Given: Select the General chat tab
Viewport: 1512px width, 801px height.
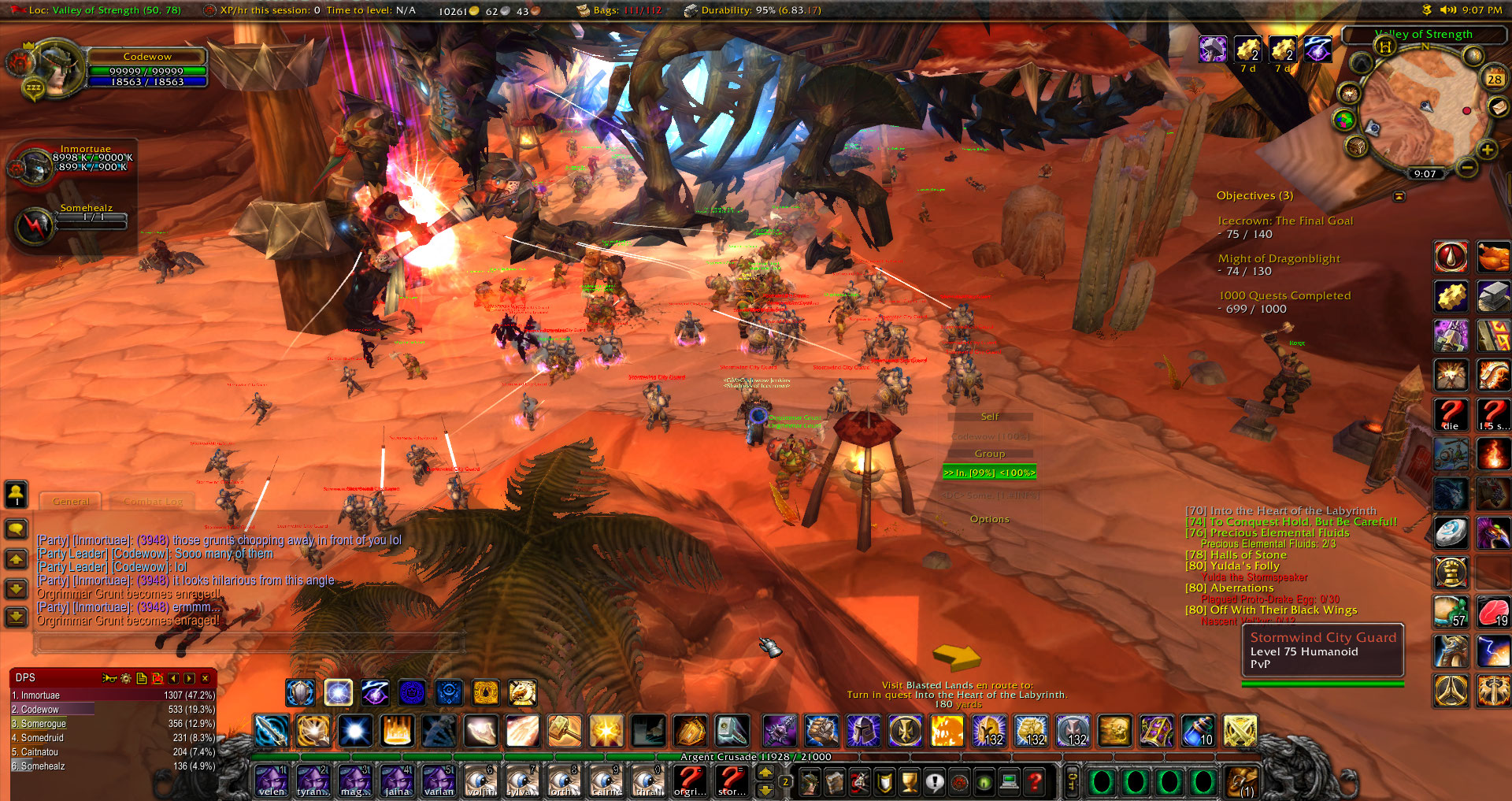Looking at the screenshot, I should point(71,501).
